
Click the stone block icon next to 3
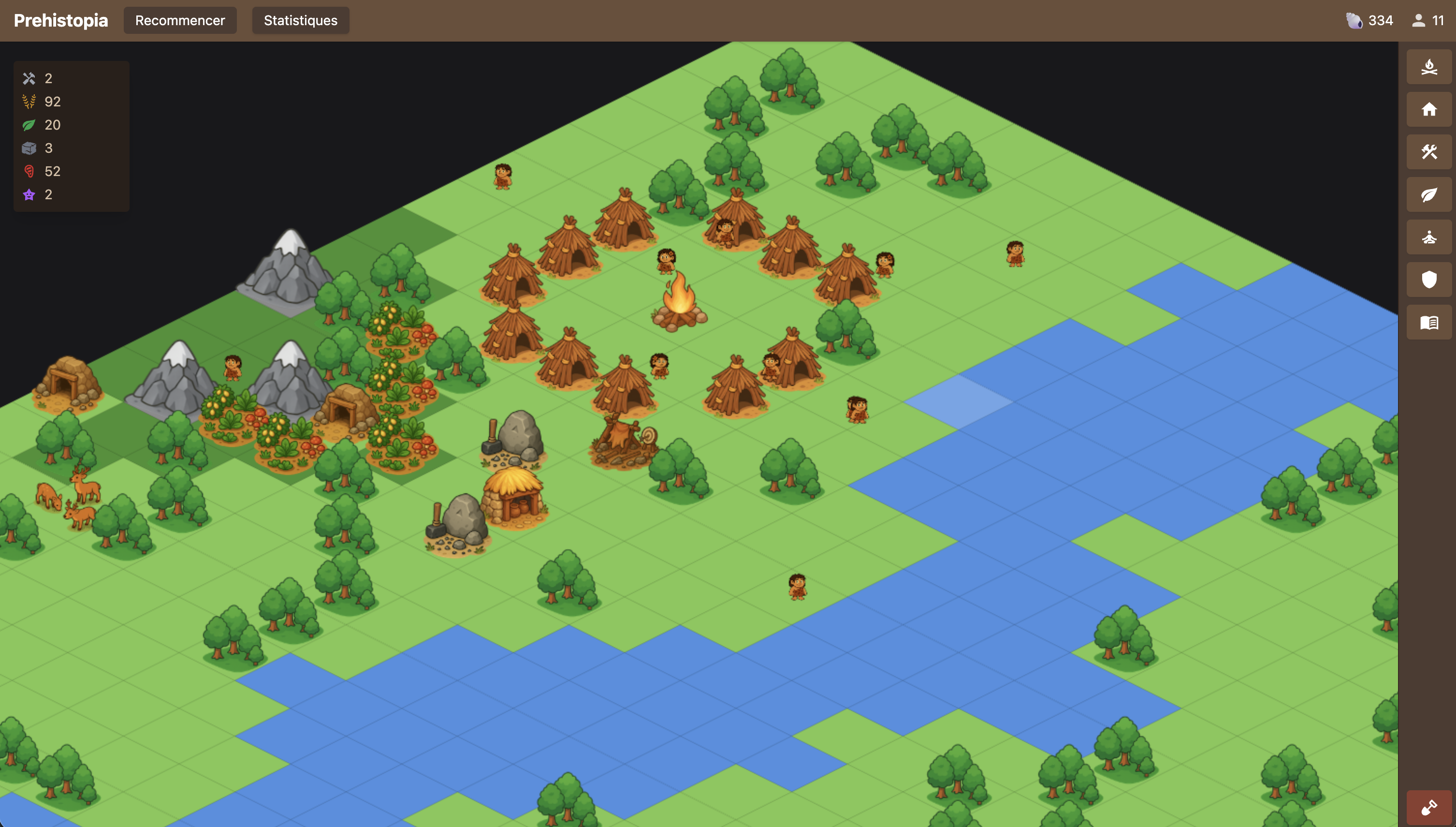29,148
